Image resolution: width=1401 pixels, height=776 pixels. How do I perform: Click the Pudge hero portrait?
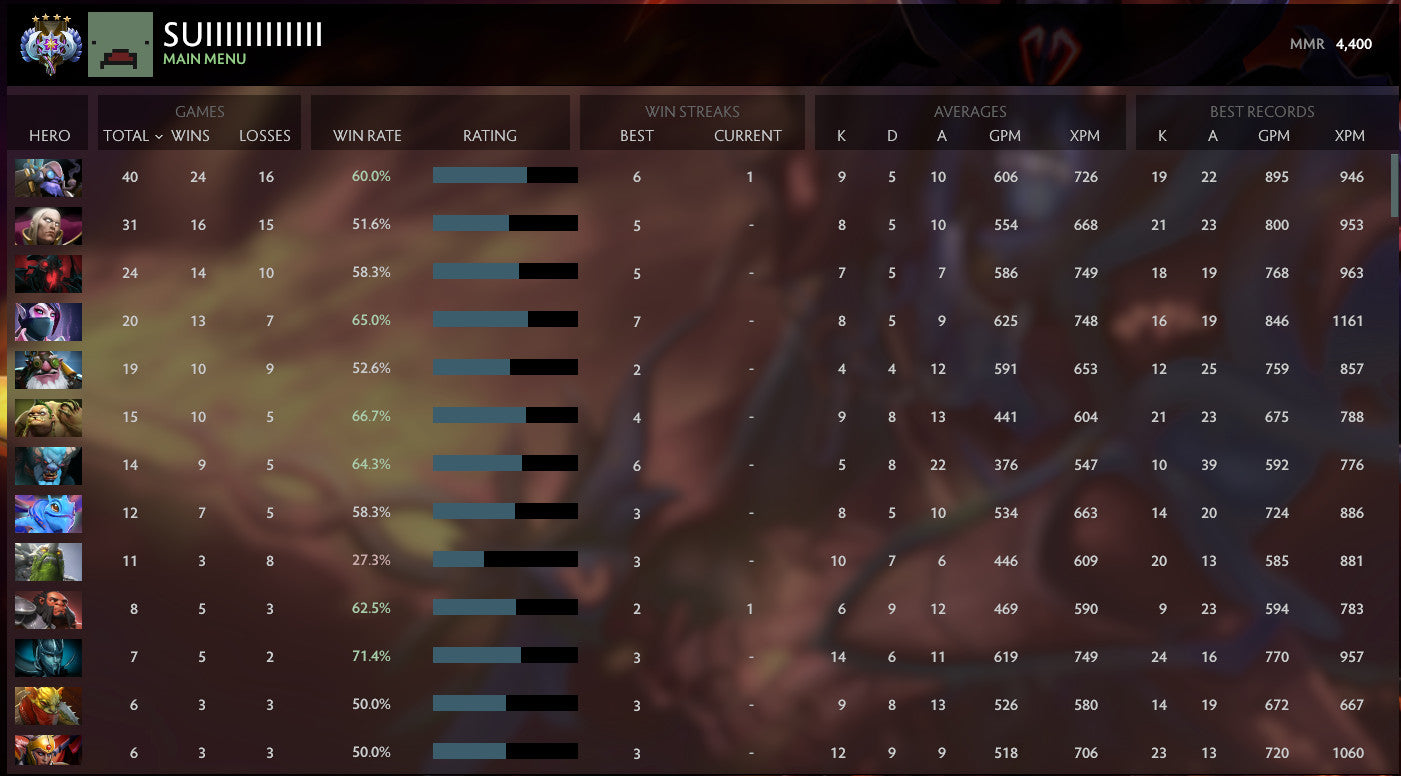(48, 417)
